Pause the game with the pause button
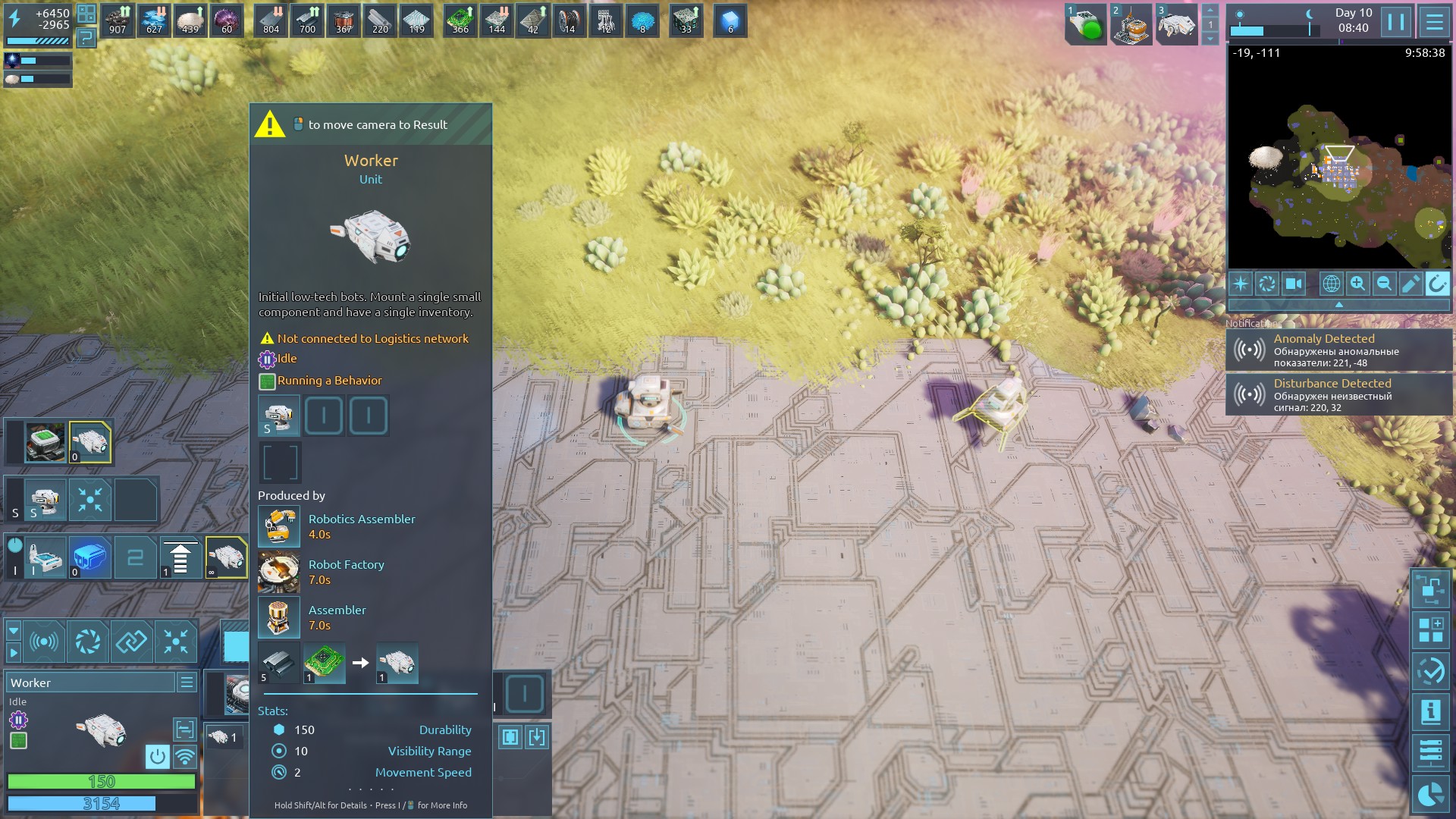 [1395, 21]
